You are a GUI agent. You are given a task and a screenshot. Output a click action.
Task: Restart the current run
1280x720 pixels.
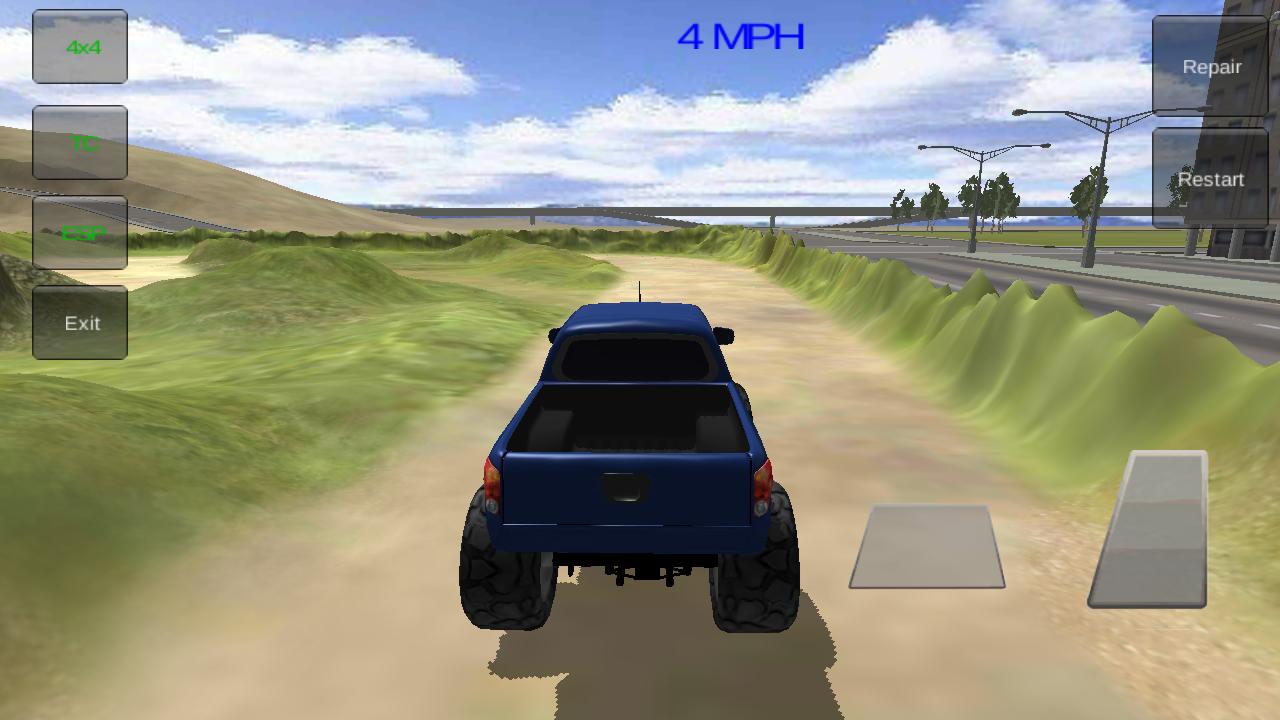[1211, 180]
